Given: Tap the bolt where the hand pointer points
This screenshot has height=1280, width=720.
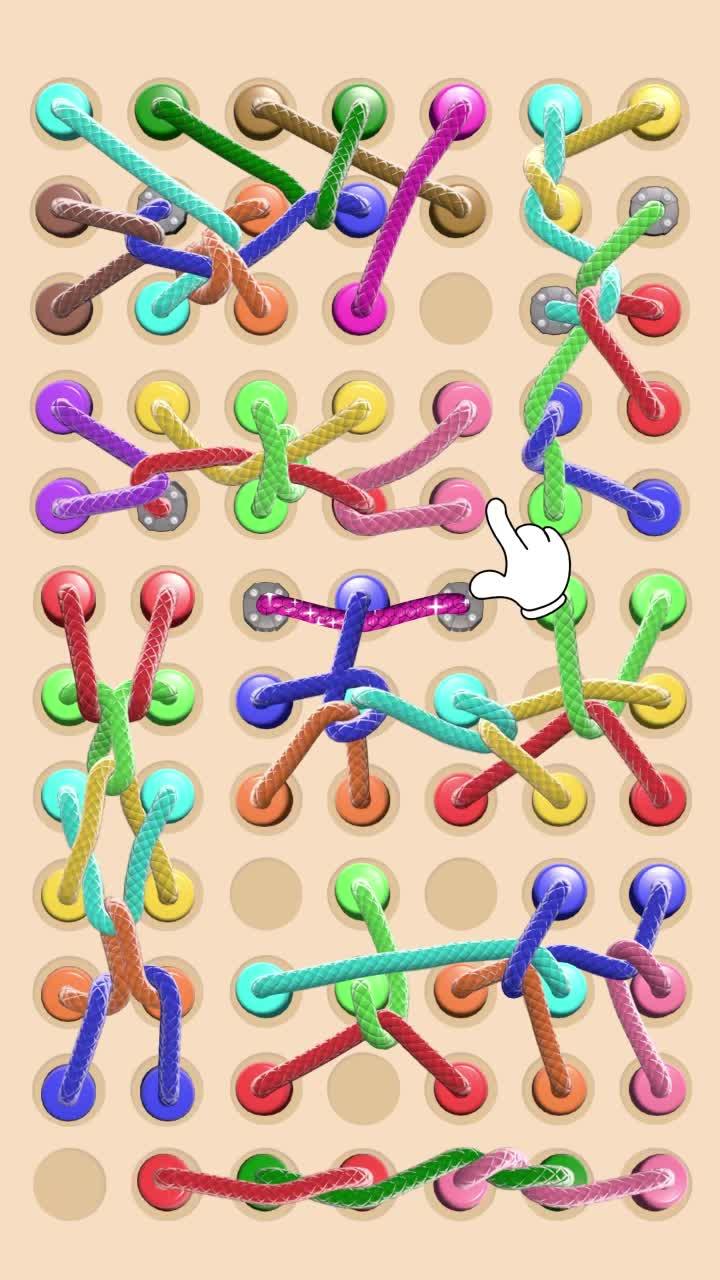Looking at the screenshot, I should click(458, 602).
